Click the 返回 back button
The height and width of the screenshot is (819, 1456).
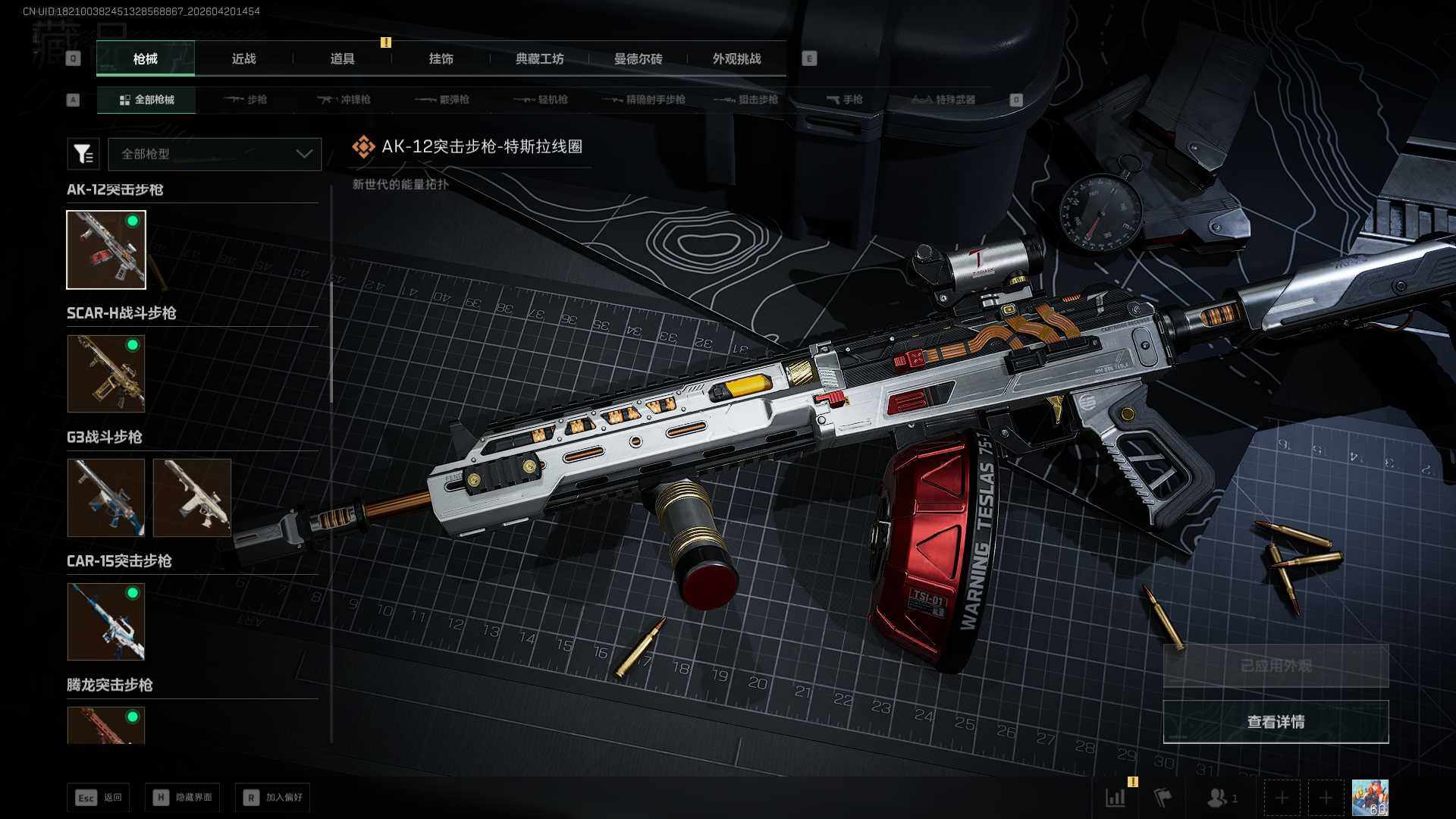point(99,797)
